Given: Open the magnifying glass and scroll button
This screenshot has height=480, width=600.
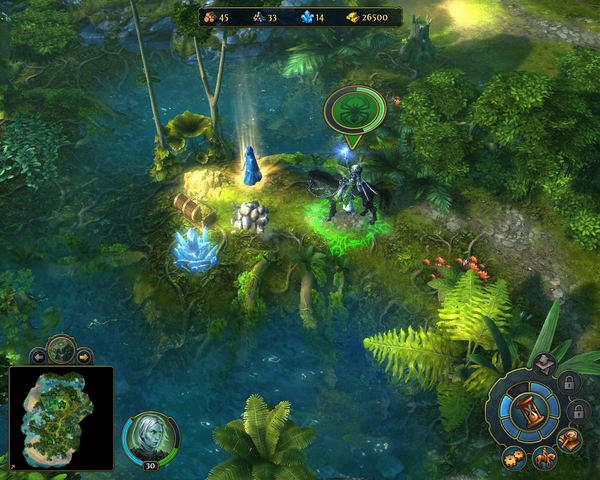Looking at the screenshot, I should (571, 440).
